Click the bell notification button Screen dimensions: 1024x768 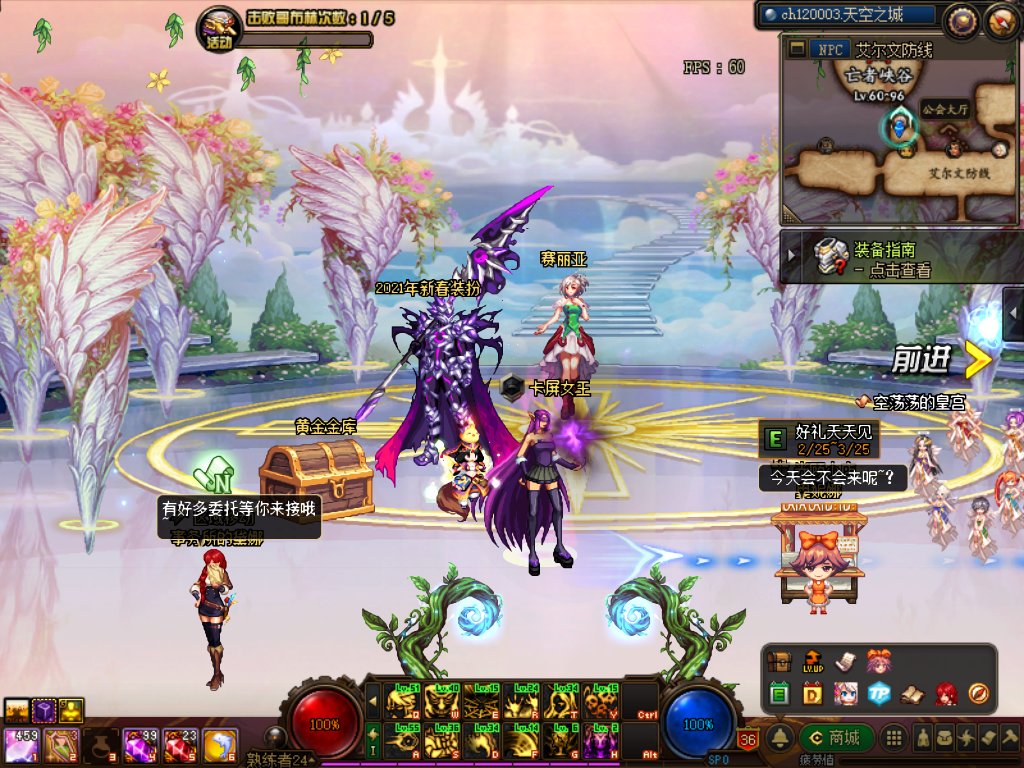pos(781,739)
